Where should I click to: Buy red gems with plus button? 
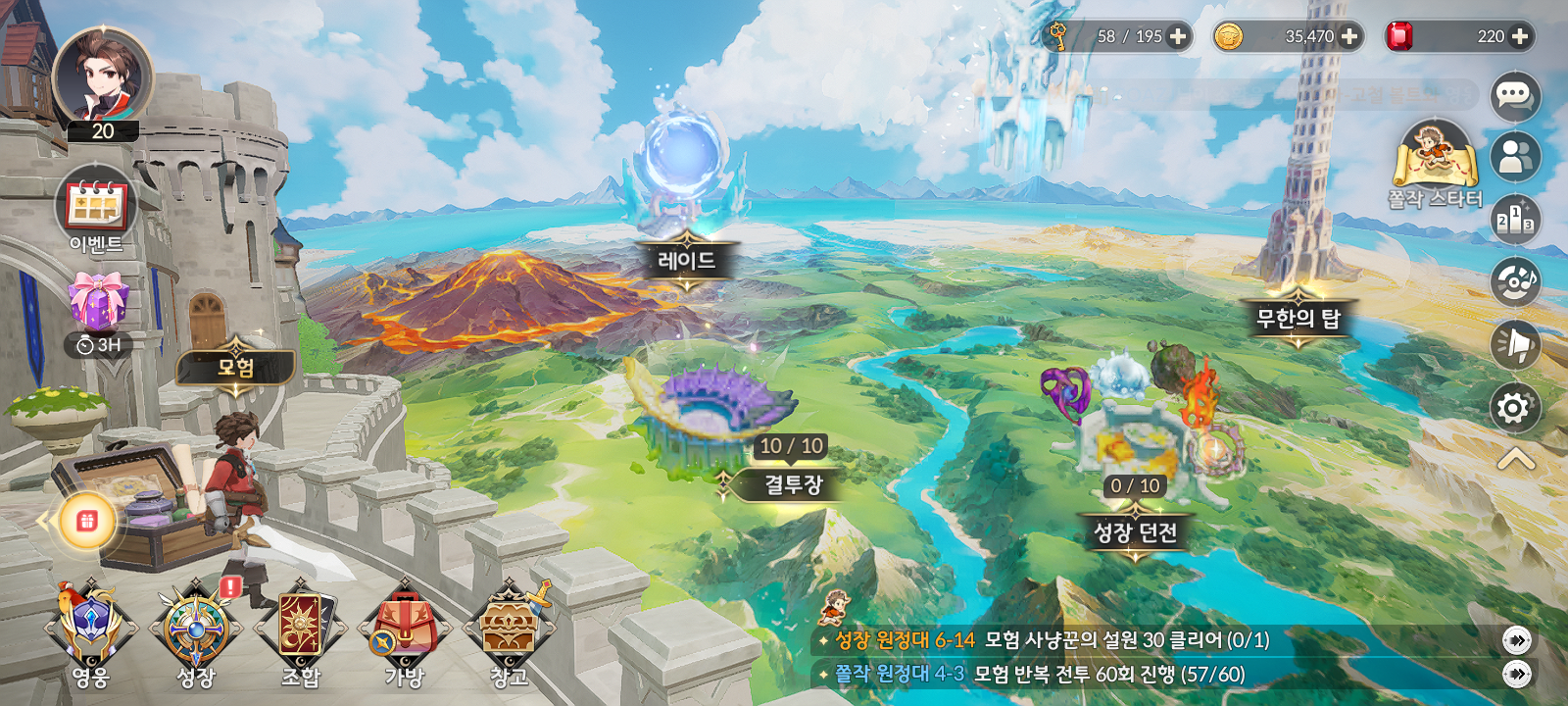(x=1520, y=36)
